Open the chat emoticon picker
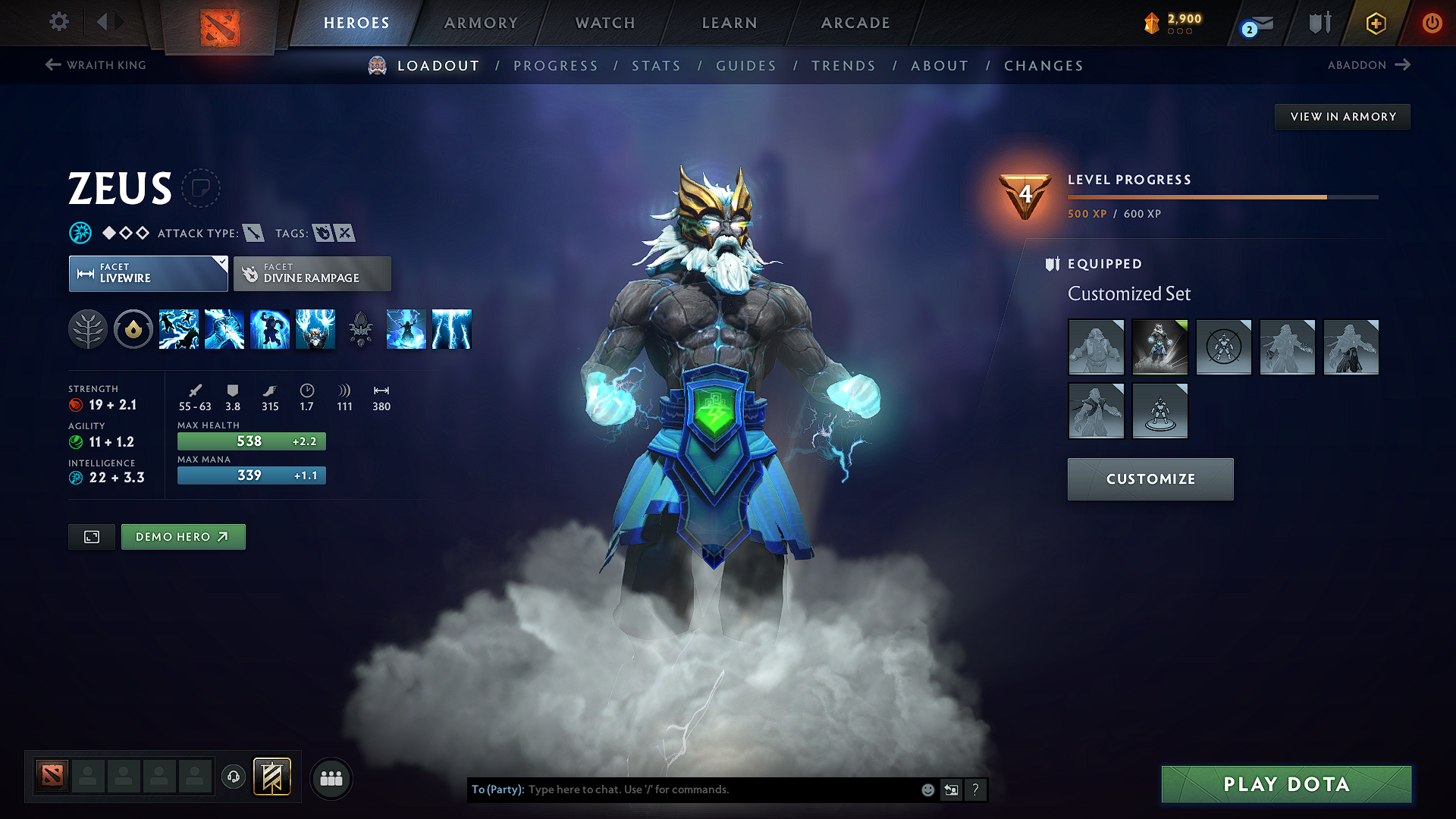The width and height of the screenshot is (1456, 819). (927, 789)
